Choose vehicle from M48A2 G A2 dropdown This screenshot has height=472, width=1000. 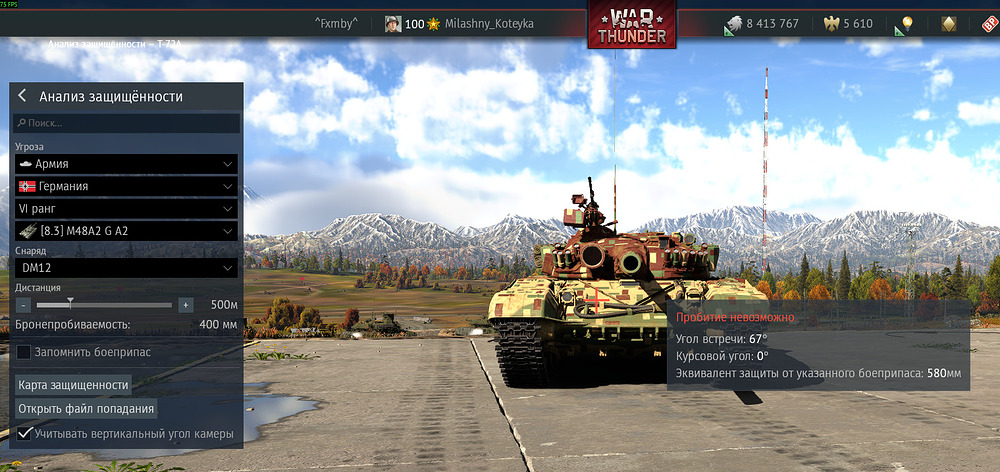click(126, 231)
